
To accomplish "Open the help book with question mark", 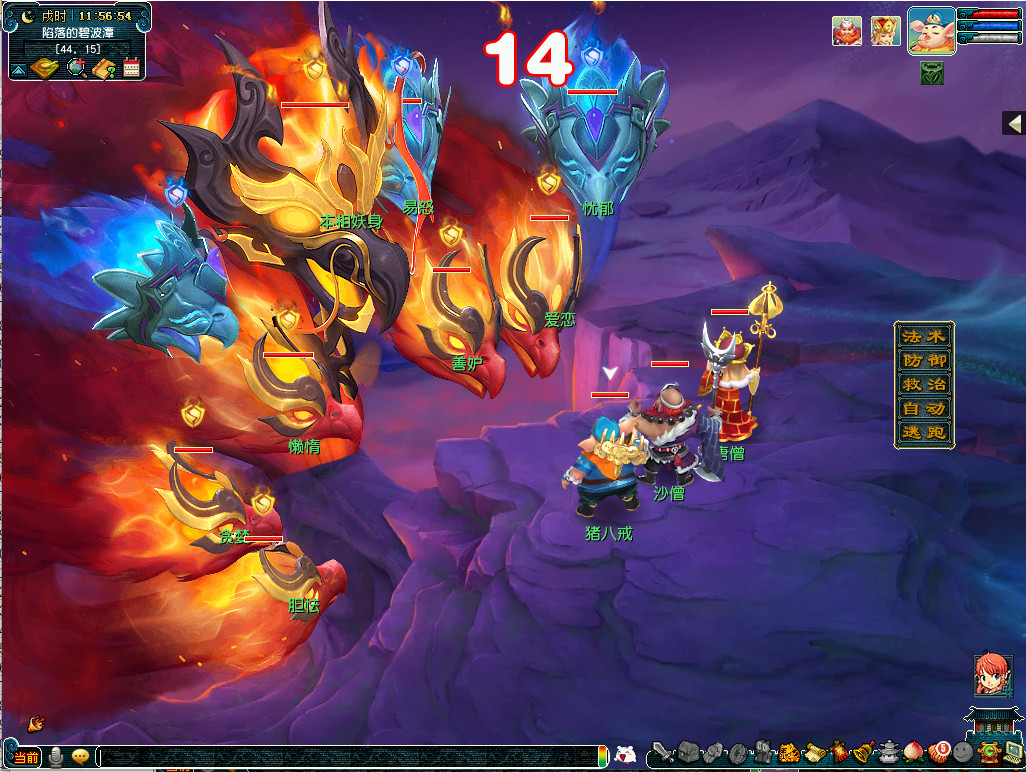I will (x=104, y=68).
